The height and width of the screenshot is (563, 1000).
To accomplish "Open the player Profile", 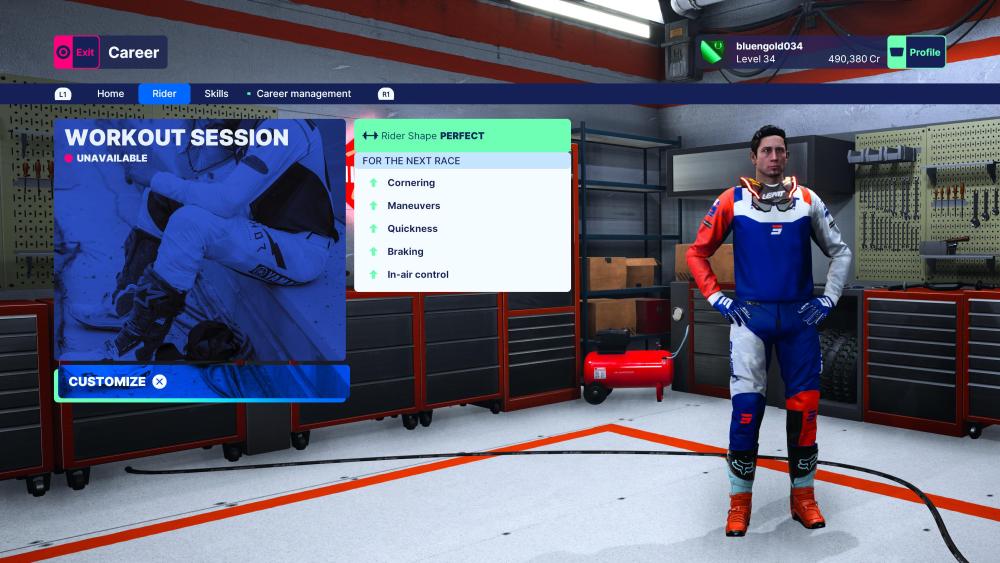I will tap(916, 52).
